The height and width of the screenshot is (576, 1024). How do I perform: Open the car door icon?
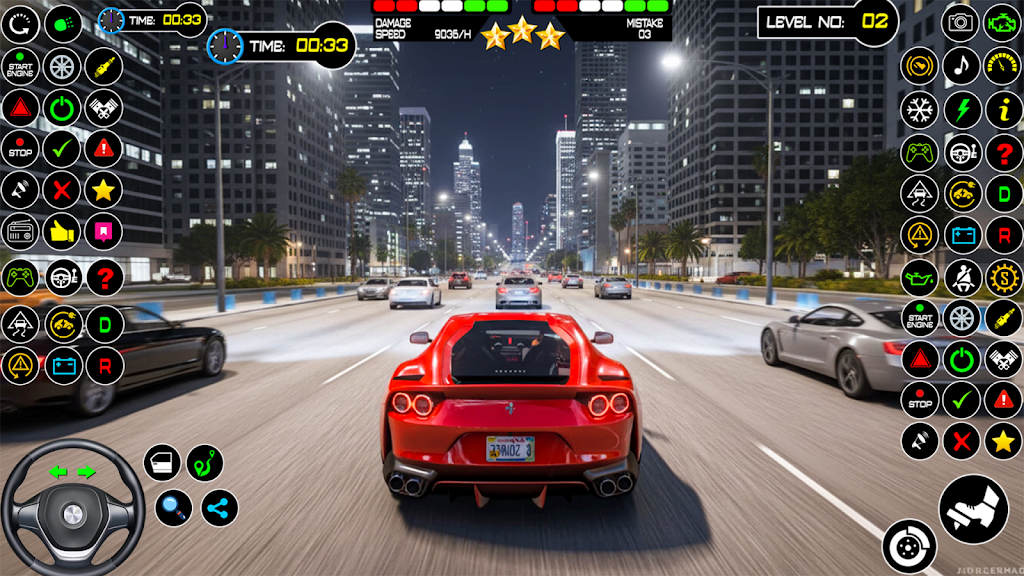pyautogui.click(x=162, y=463)
